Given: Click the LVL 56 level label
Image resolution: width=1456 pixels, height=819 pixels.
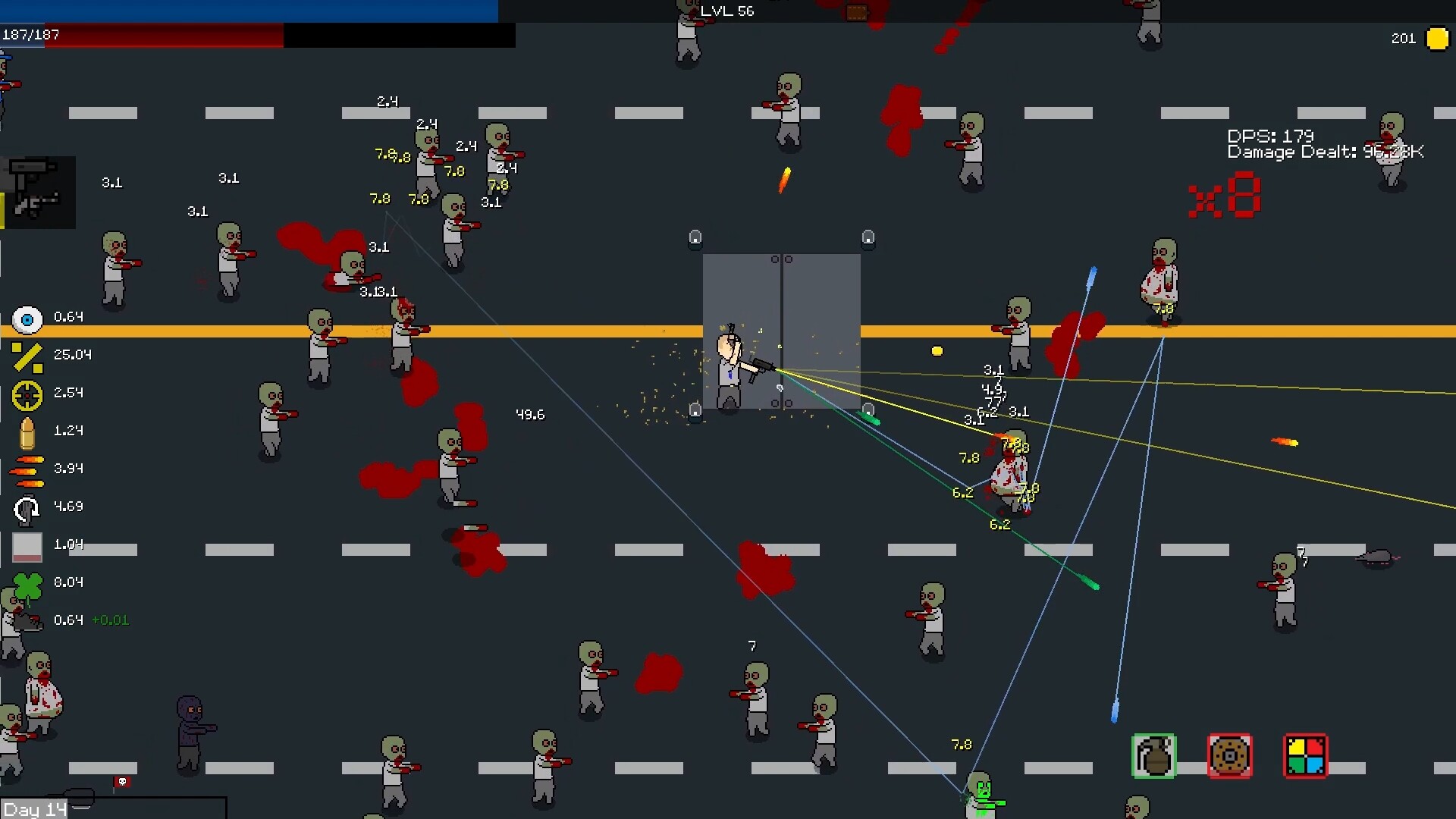Looking at the screenshot, I should click(726, 11).
